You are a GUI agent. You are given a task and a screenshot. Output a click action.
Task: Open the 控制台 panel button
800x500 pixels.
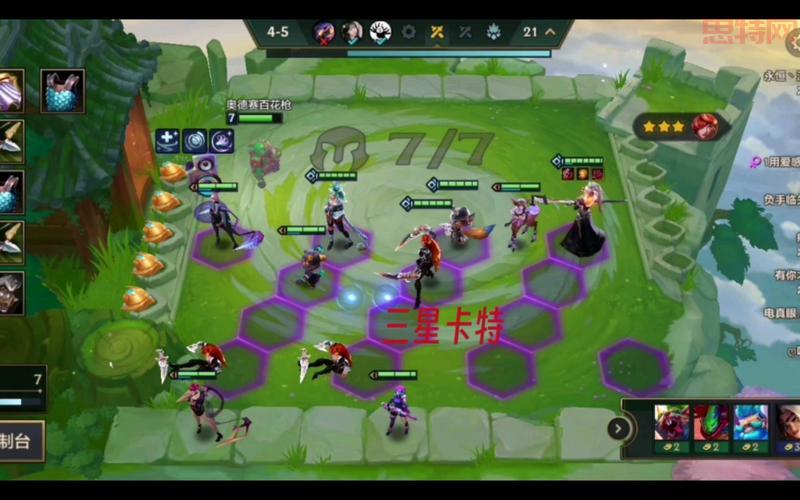tap(20, 441)
